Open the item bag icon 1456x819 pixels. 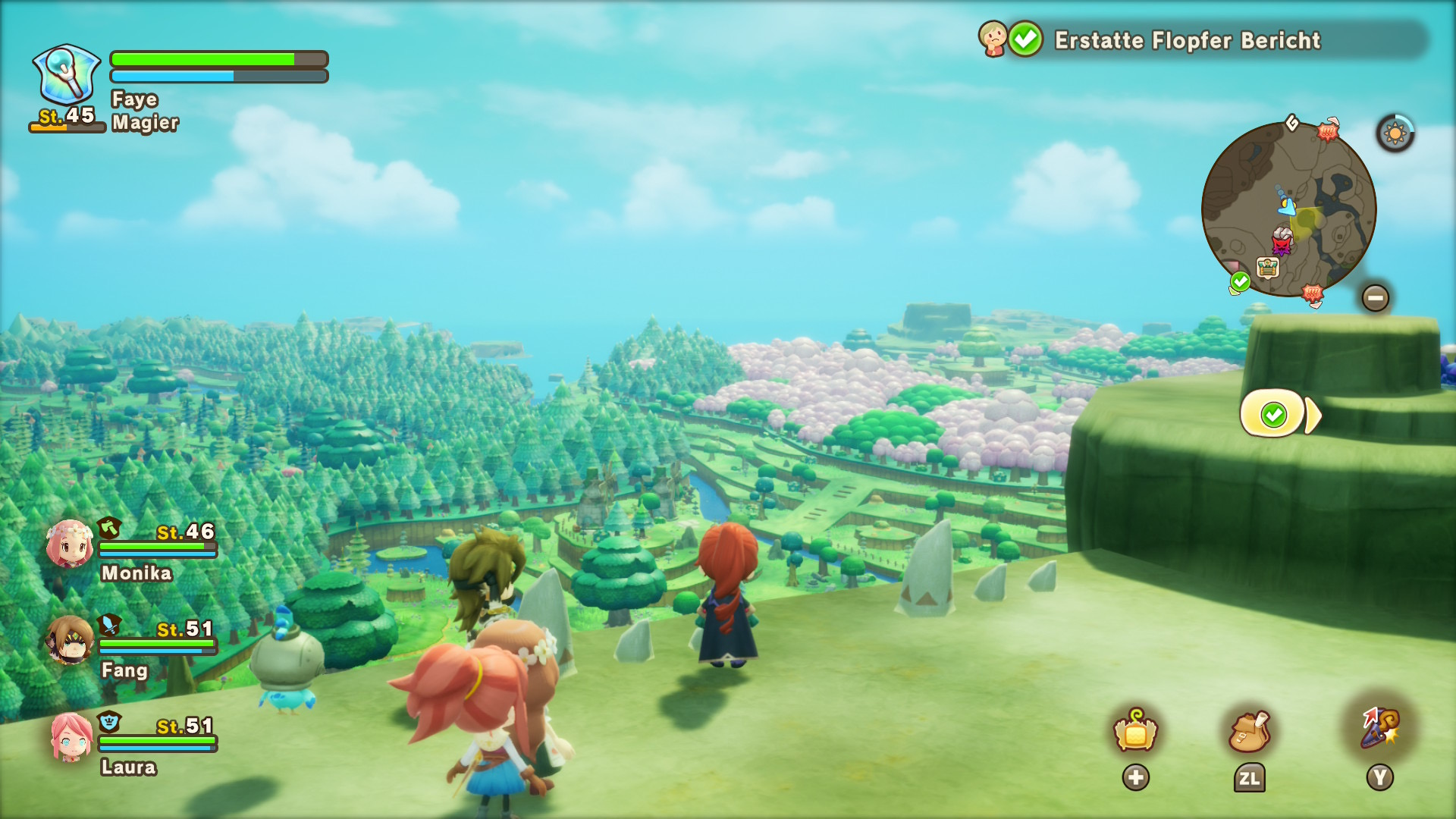(x=1248, y=732)
